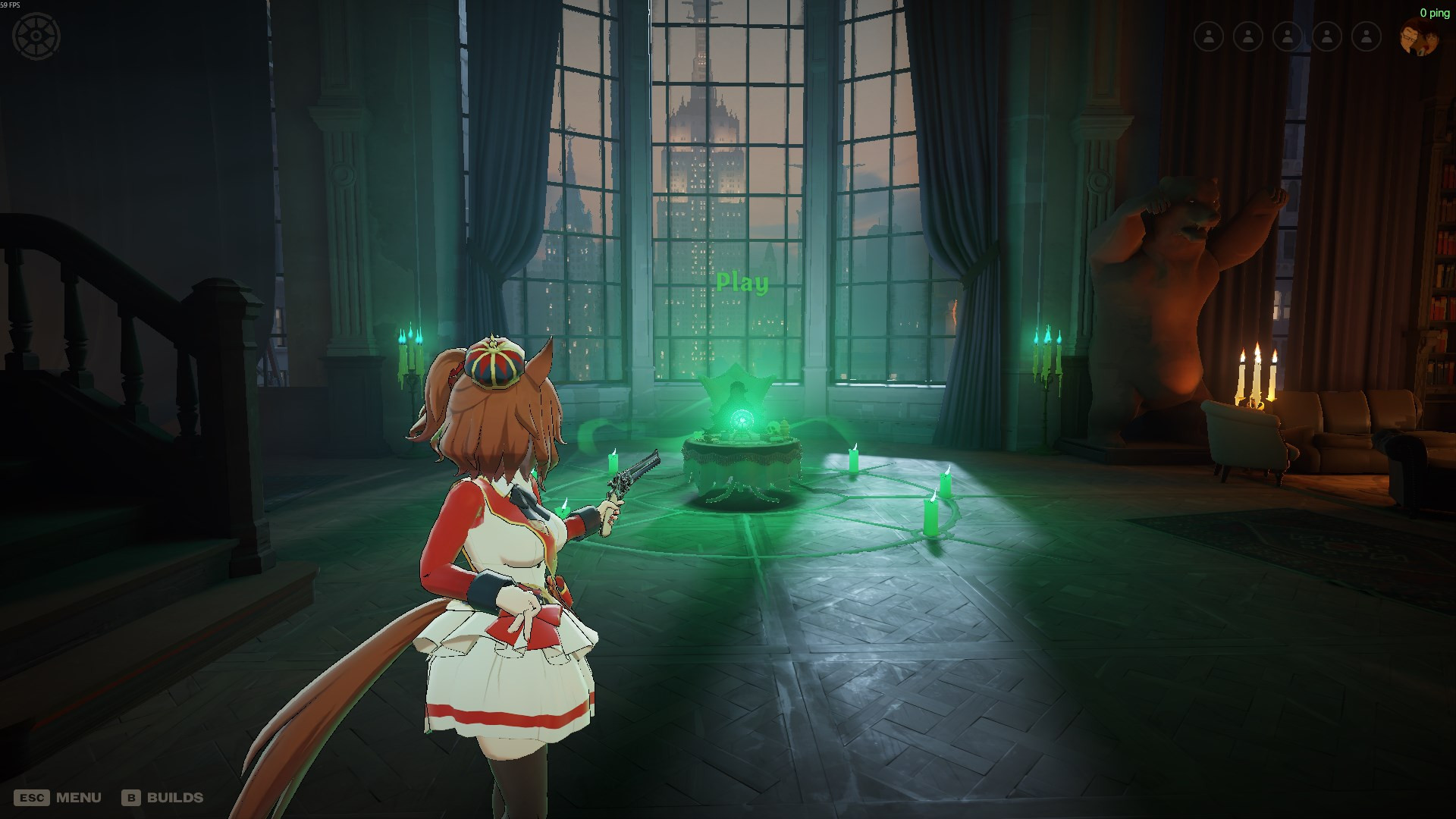Click the lit candelabra near the armchair
The image size is (1456, 819).
(x=1257, y=372)
